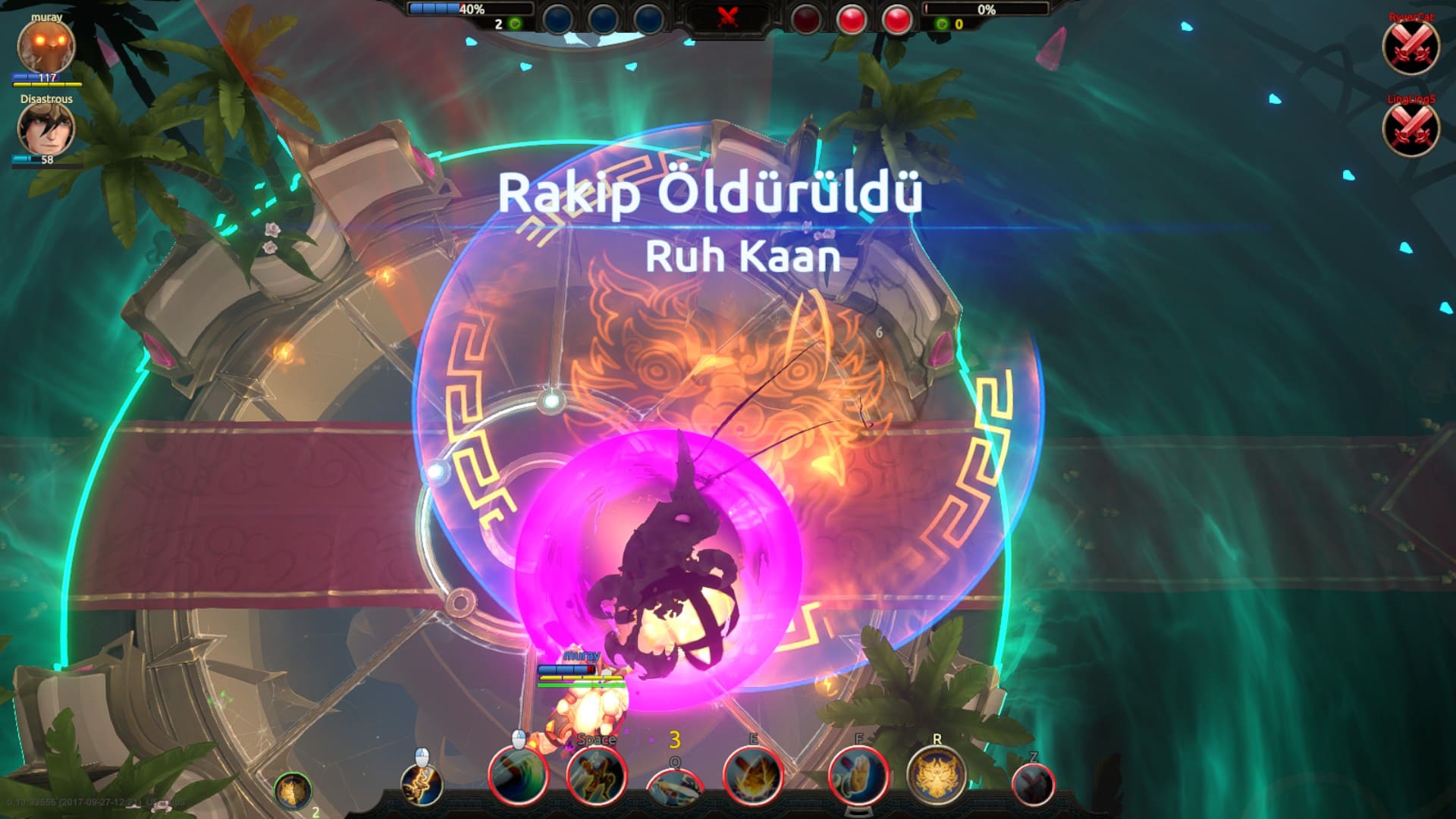Screen dimensions: 1456x819
Task: Select teammate Disastrous's portrait
Action: (x=46, y=128)
